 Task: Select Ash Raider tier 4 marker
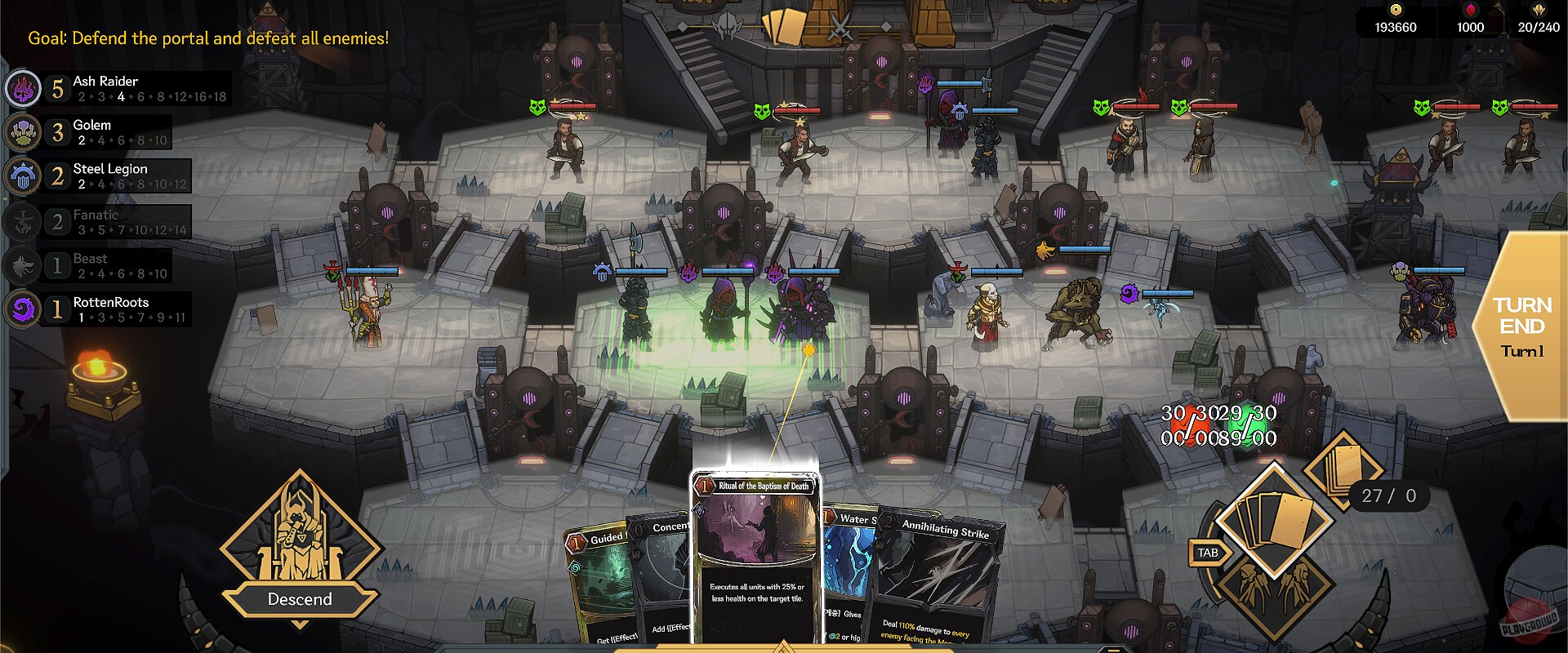coord(119,96)
